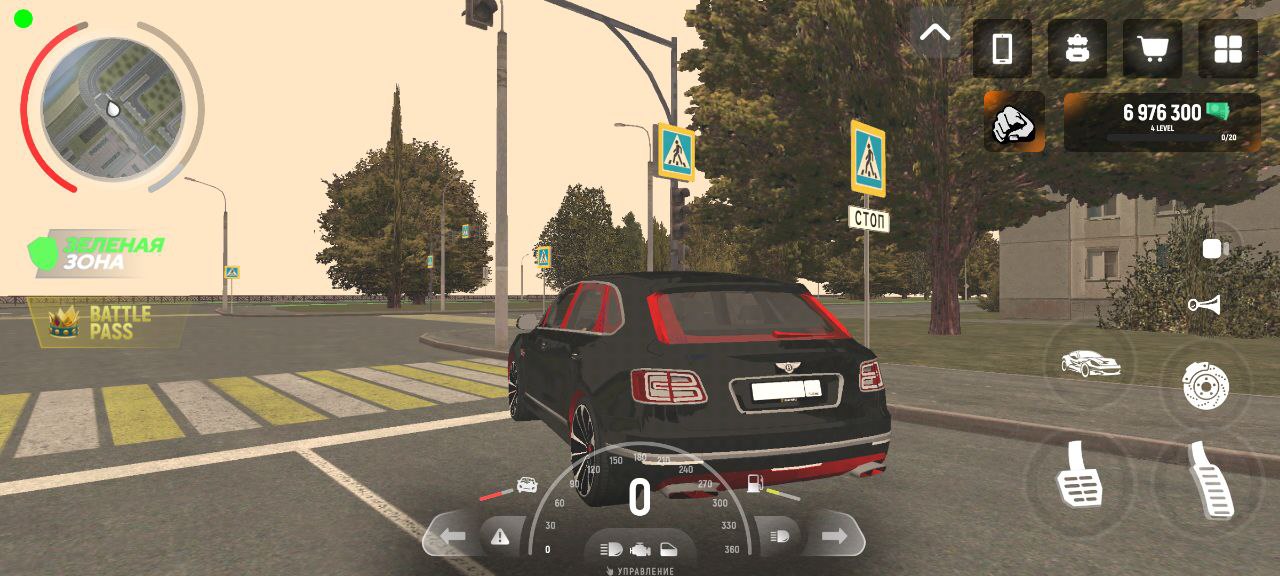1280x576 pixels.
Task: Tap the fist icon button
Action: coord(1014,122)
